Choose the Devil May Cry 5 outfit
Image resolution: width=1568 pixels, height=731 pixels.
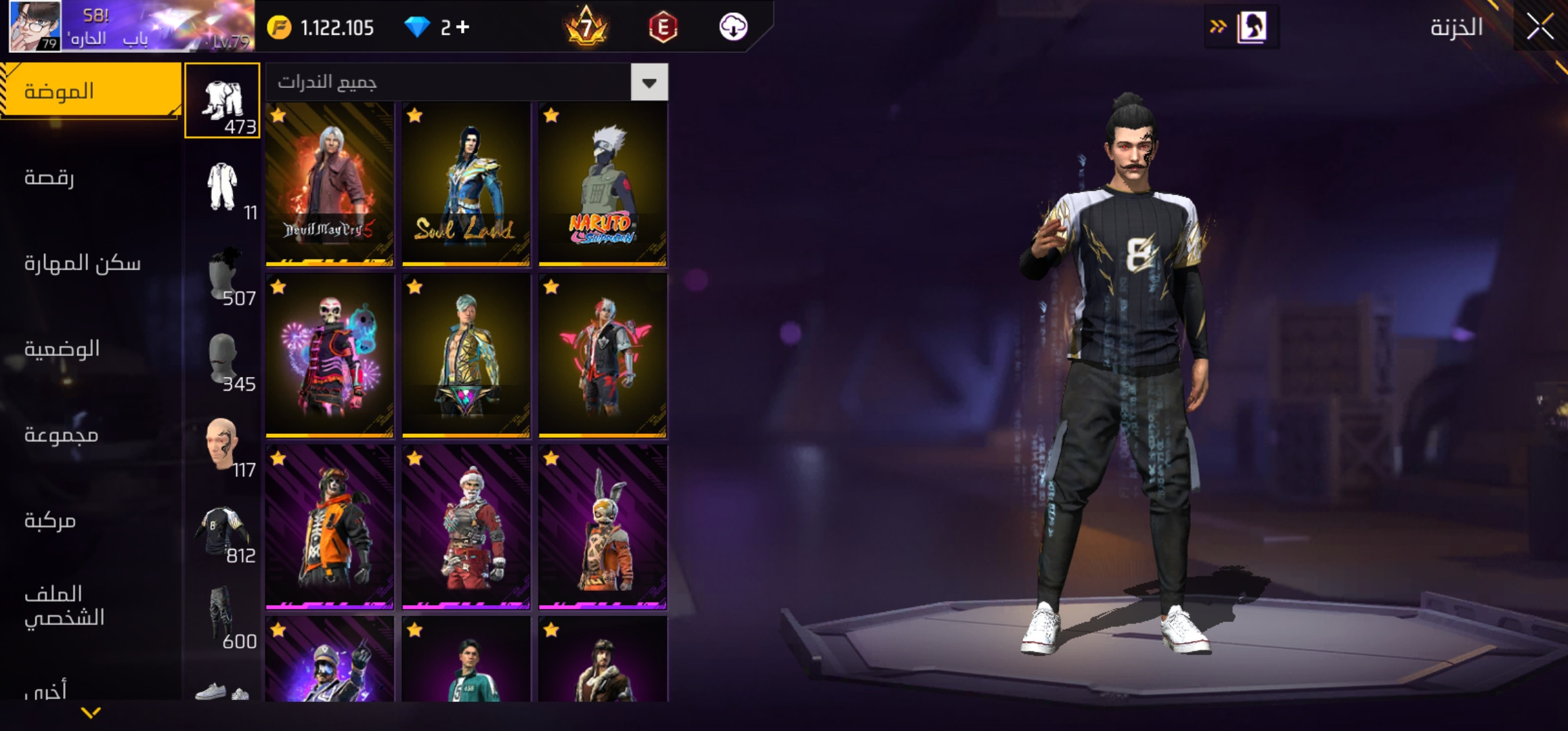click(x=330, y=183)
